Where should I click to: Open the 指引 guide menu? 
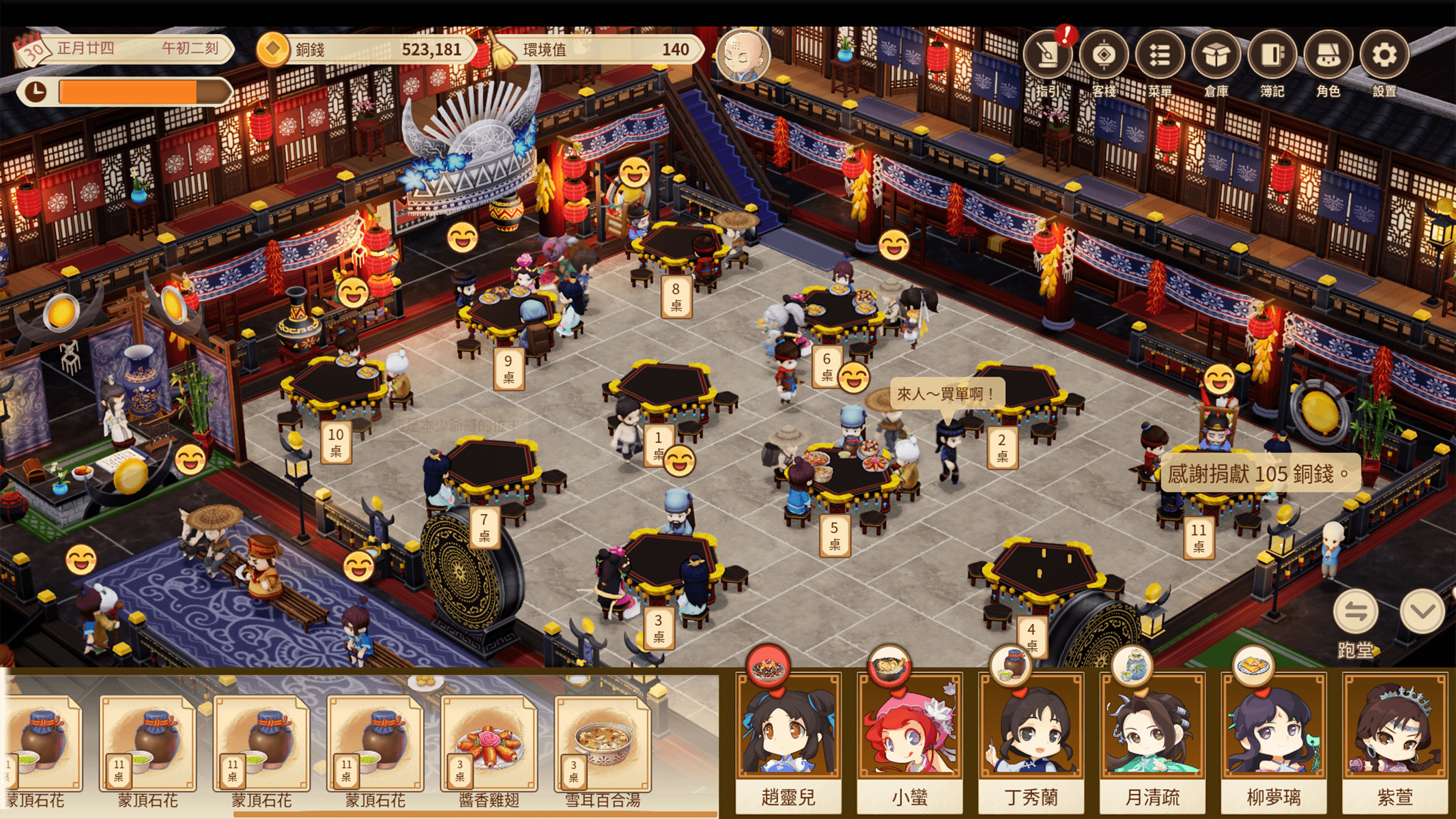click(1046, 56)
